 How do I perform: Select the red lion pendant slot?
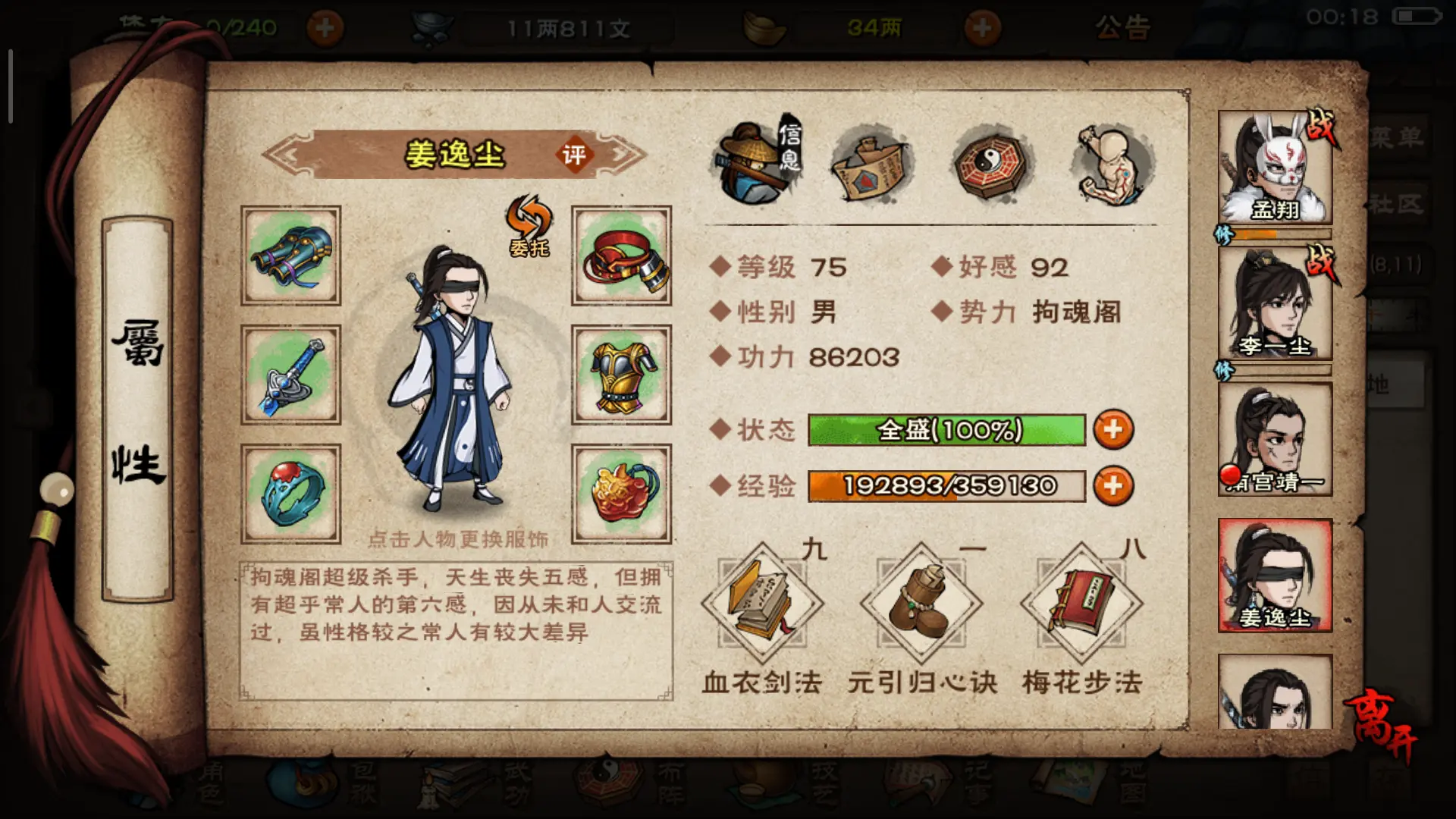pos(621,494)
